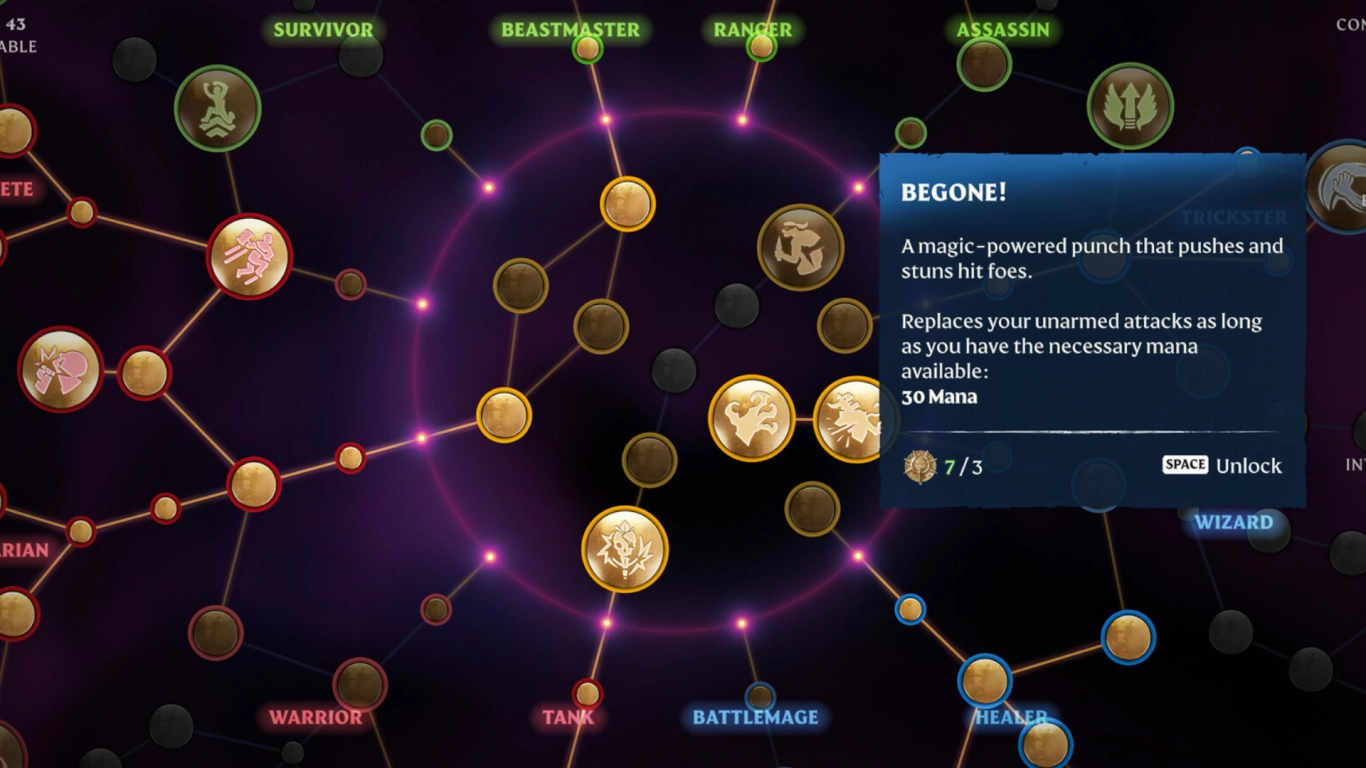The height and width of the screenshot is (768, 1366).
Task: Click the SURVIVOR class label
Action: 323,29
